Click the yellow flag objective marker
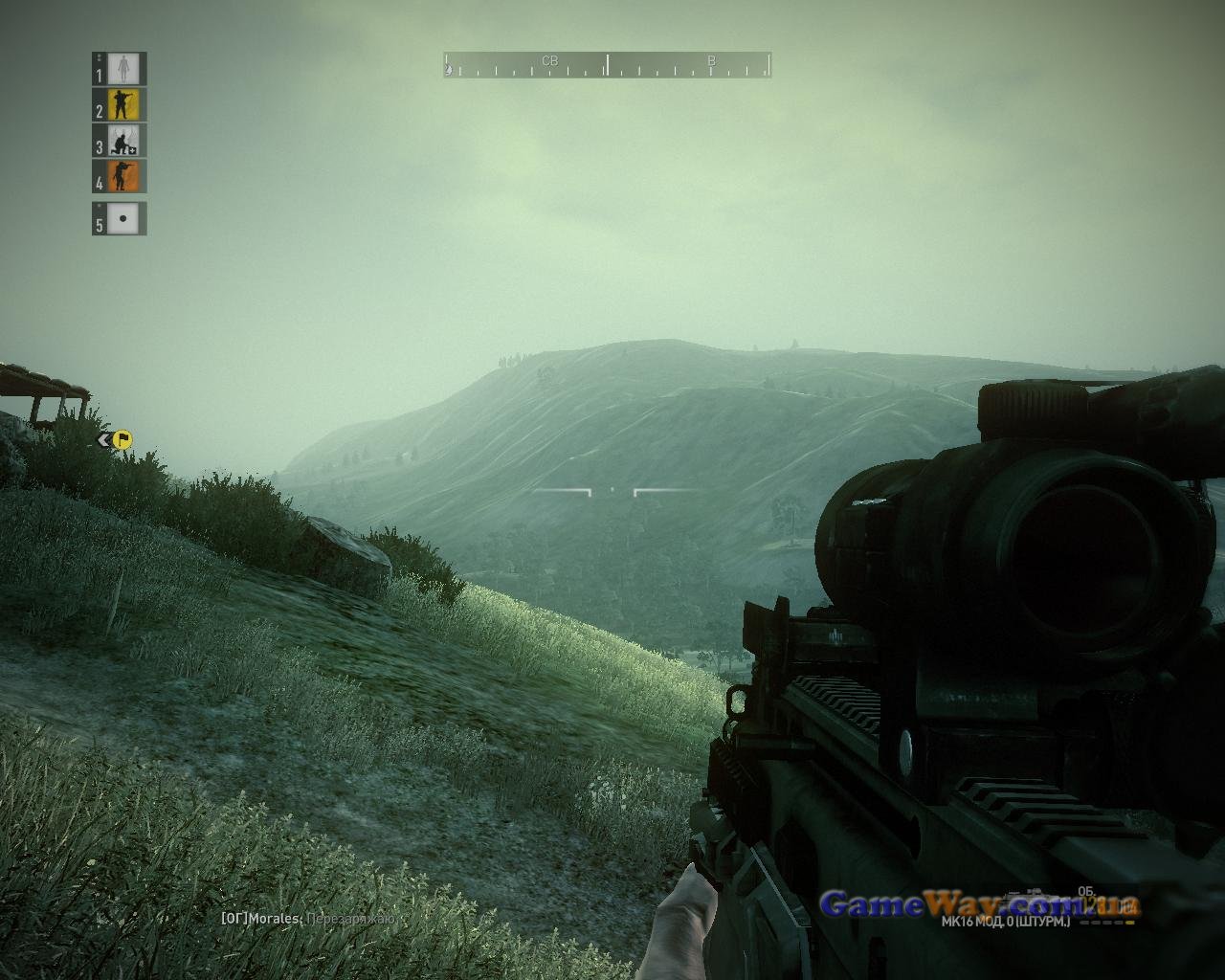 click(x=122, y=439)
